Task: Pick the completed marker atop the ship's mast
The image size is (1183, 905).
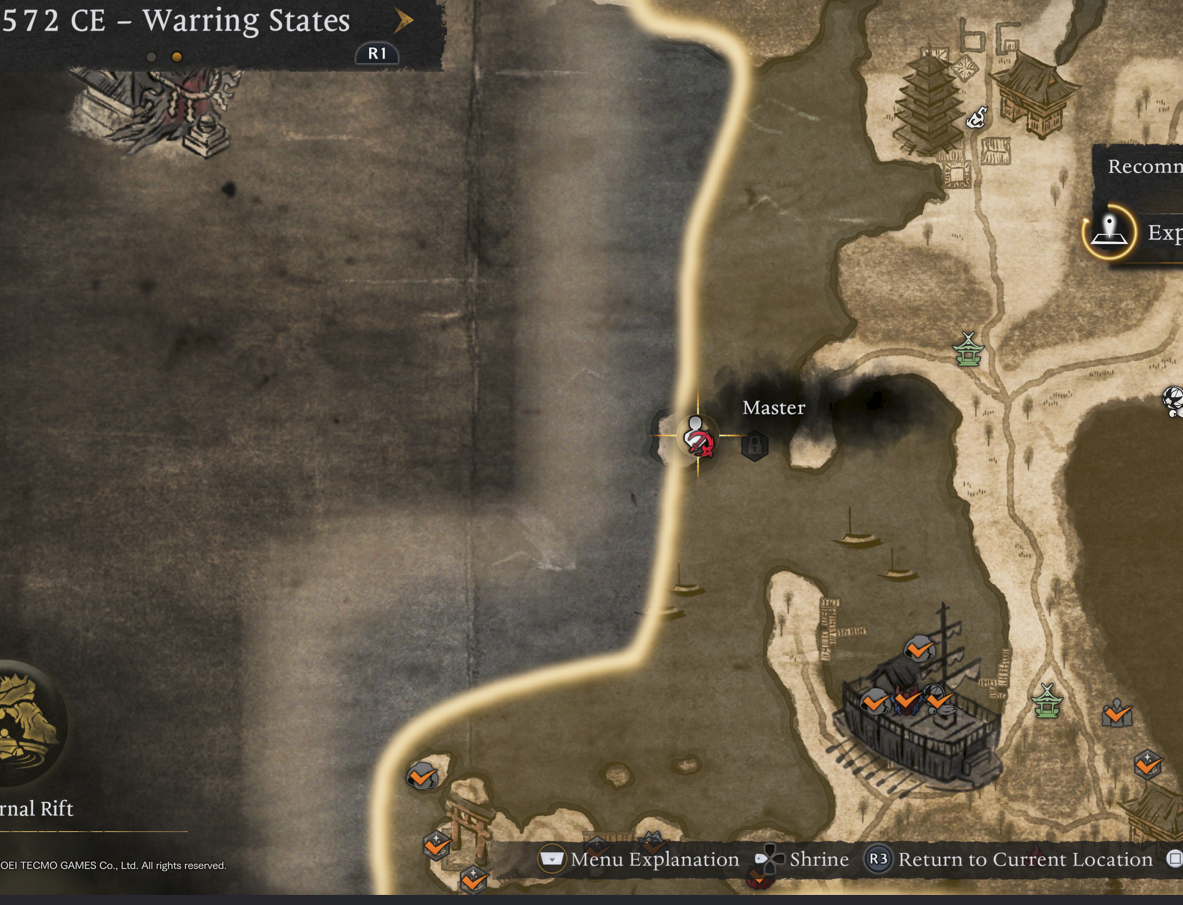Action: (918, 650)
